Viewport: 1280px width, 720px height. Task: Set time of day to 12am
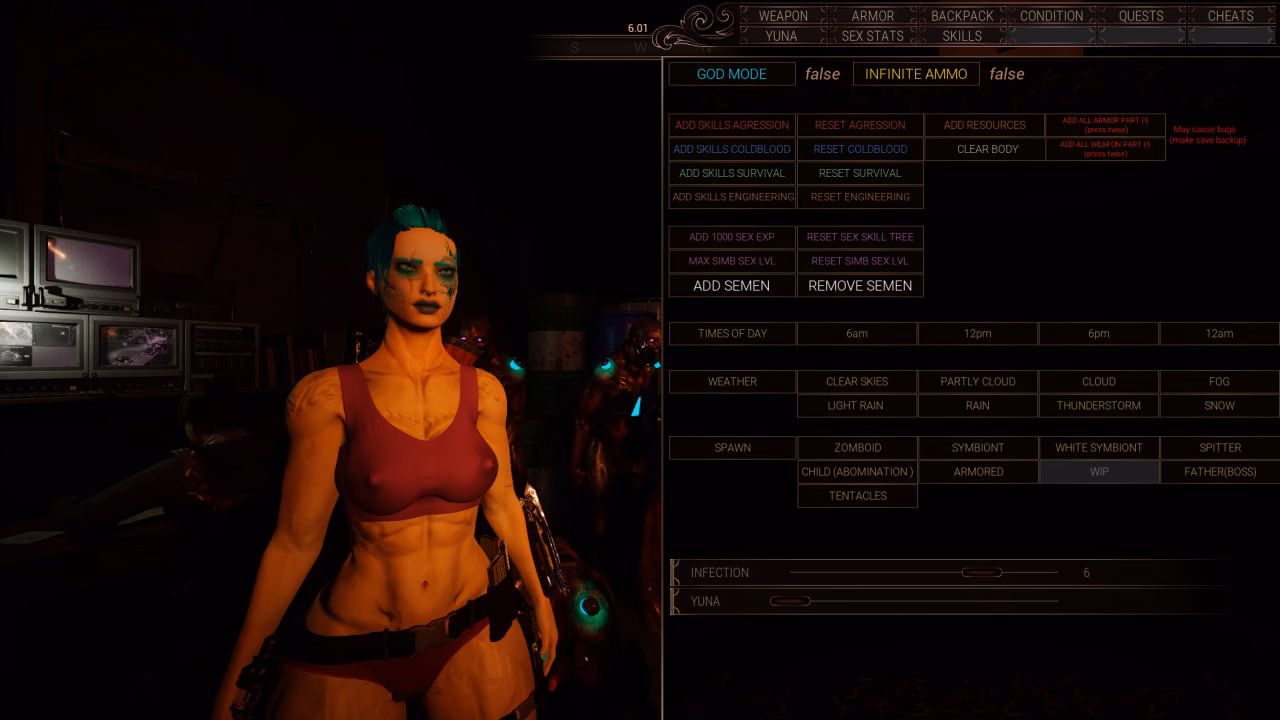[x=1219, y=333]
